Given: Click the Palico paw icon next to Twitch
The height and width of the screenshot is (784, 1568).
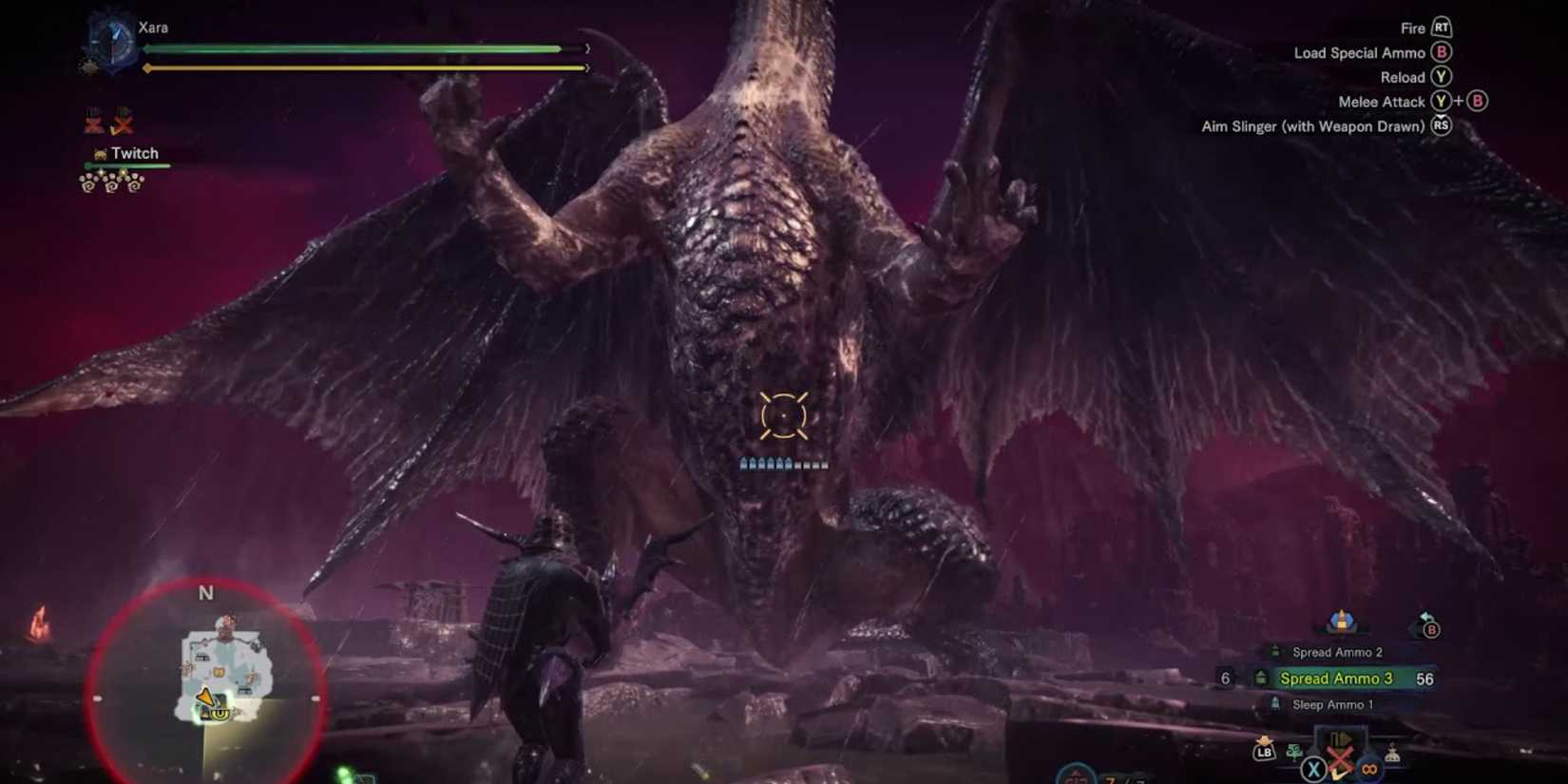Looking at the screenshot, I should [x=100, y=153].
